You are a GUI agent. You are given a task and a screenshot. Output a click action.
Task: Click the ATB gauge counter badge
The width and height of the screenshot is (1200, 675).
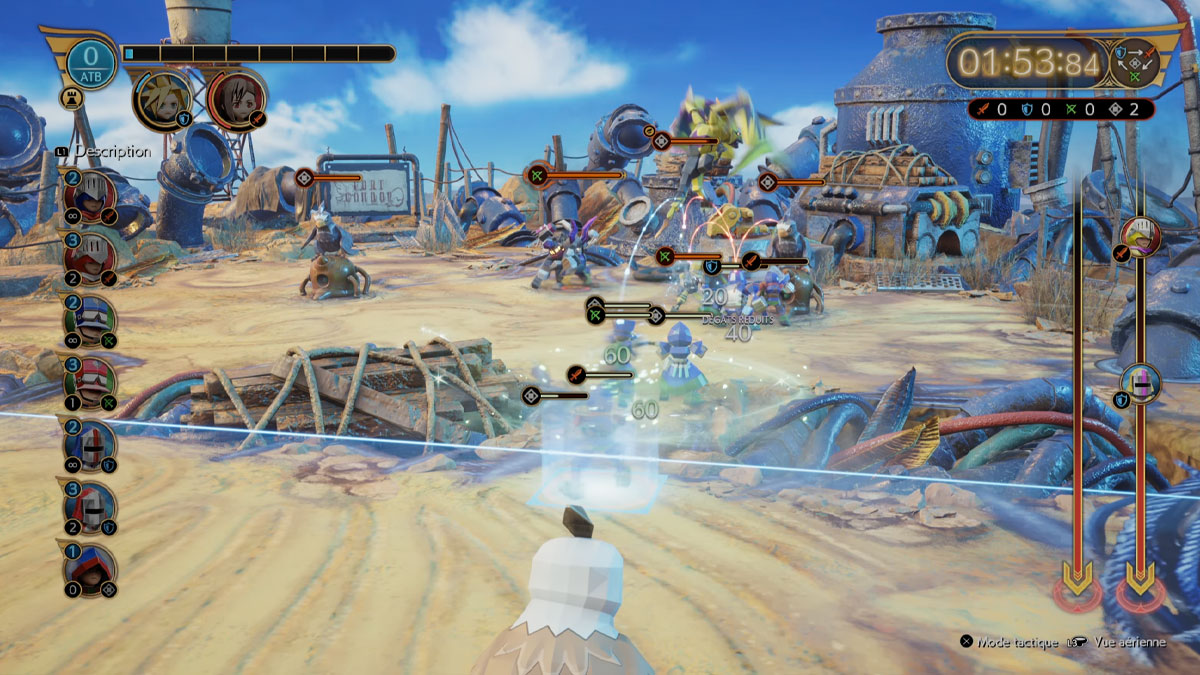(x=91, y=62)
